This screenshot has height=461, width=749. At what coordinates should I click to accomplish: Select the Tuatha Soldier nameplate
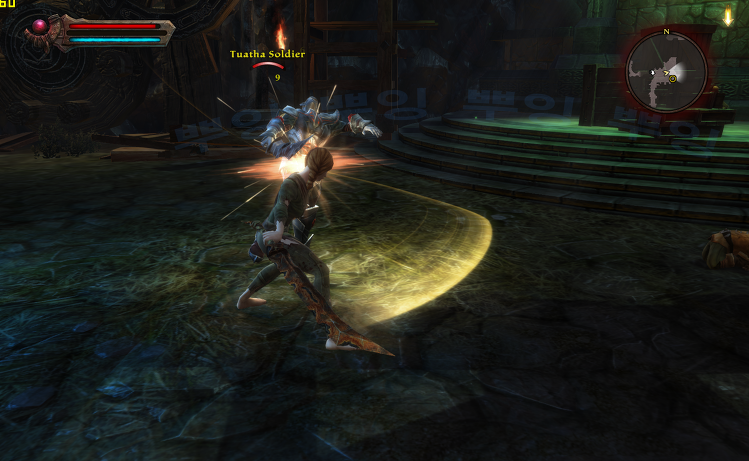[x=267, y=54]
